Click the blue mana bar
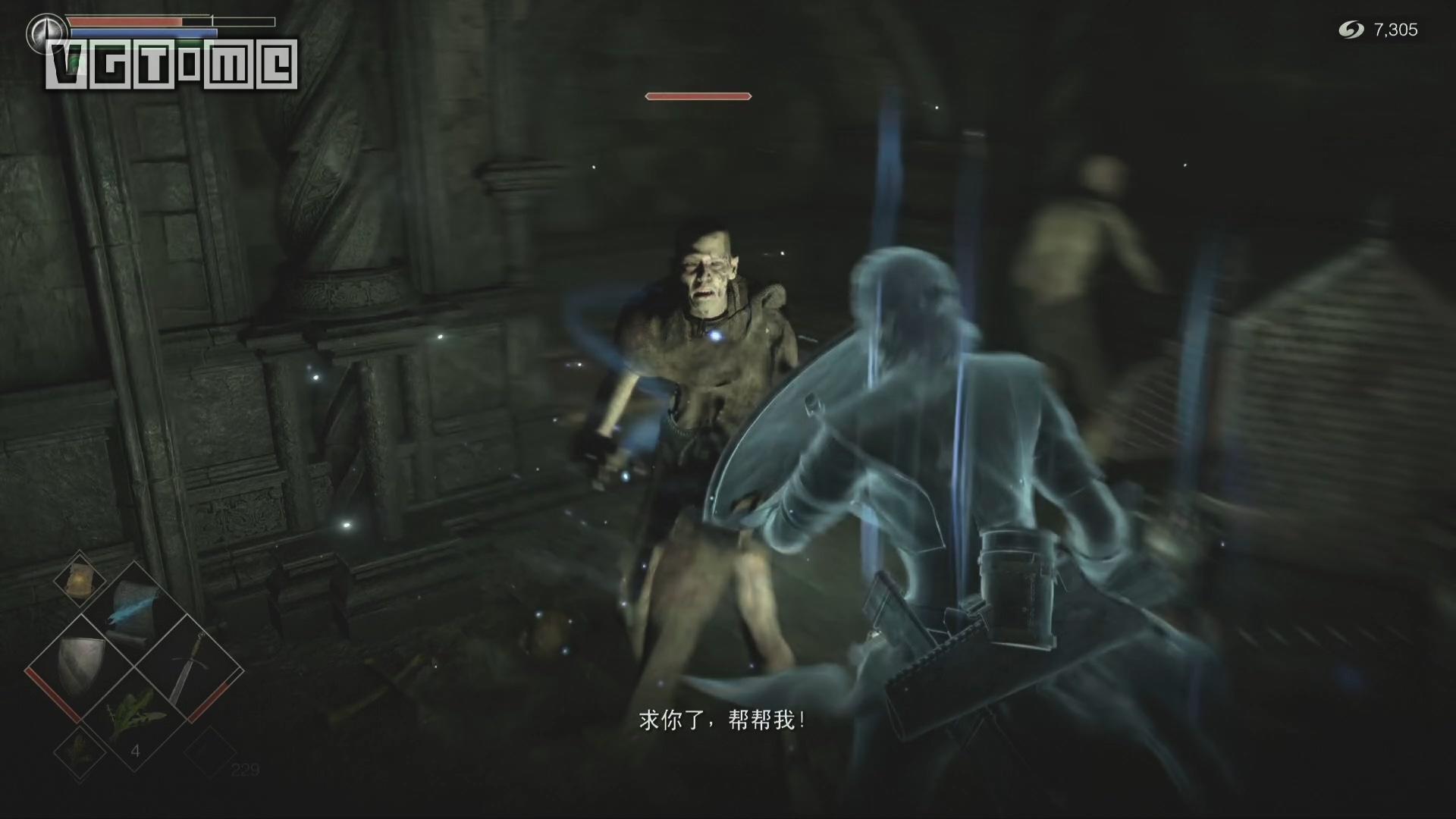Image resolution: width=1456 pixels, height=819 pixels. coord(143,32)
